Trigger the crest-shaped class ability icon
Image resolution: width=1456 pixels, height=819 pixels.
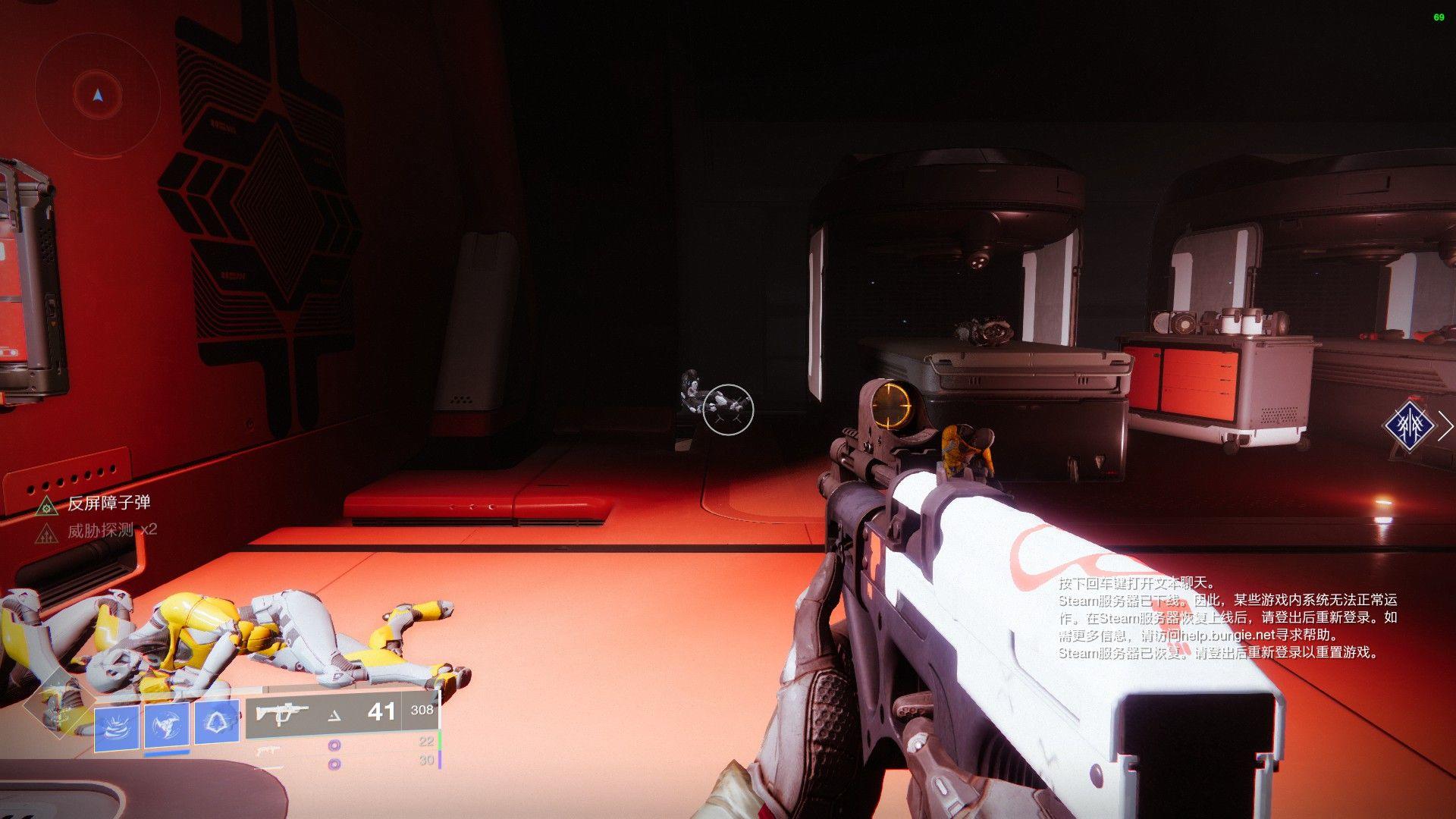tap(217, 722)
